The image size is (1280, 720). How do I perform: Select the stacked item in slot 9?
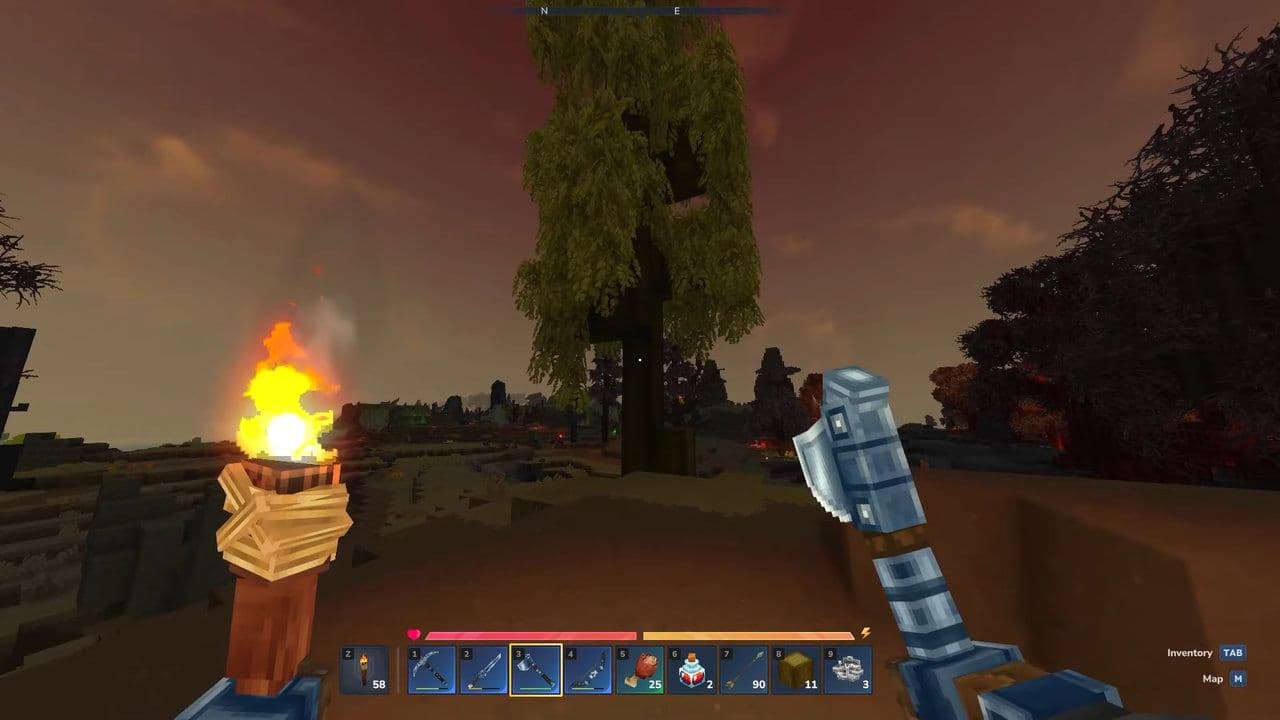pyautogui.click(x=846, y=668)
